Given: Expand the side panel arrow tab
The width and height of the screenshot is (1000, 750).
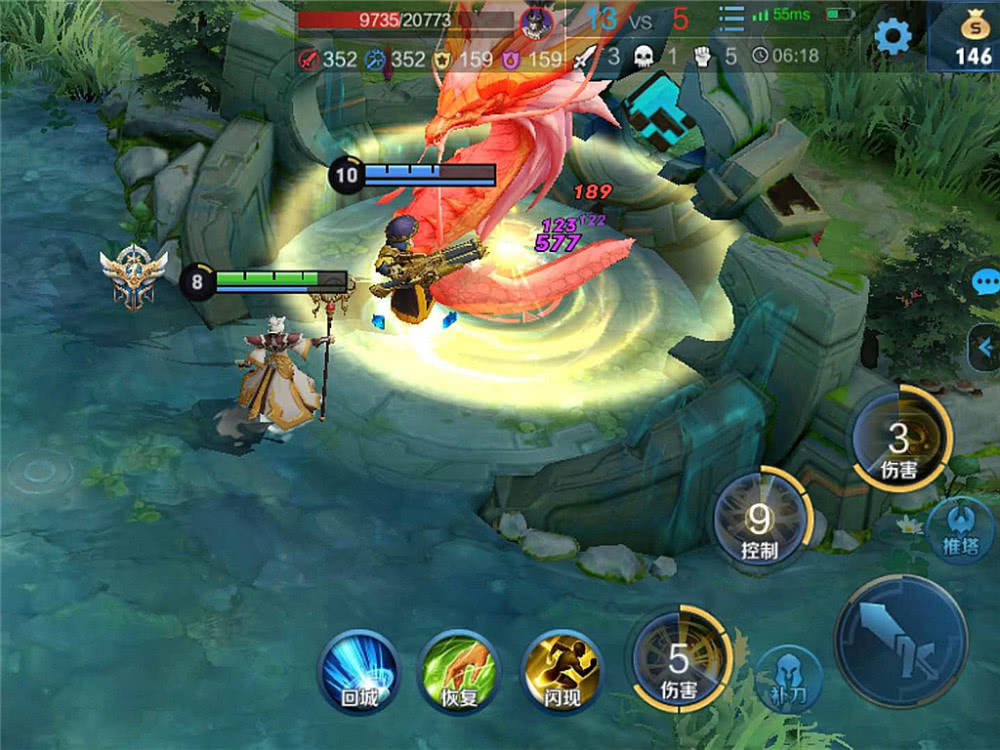Looking at the screenshot, I should coord(986,347).
